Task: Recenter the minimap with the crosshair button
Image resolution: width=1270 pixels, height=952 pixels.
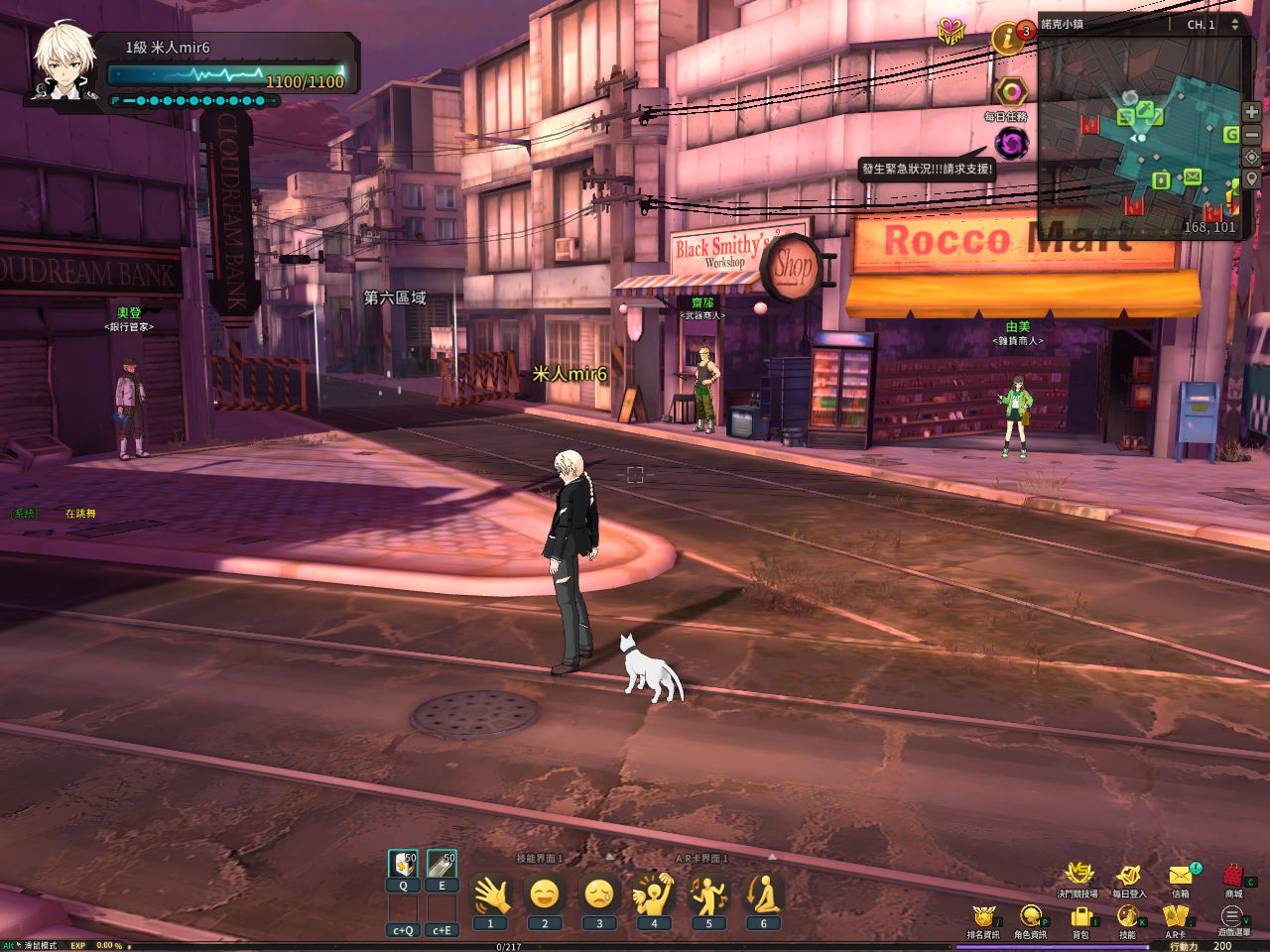Action: 1252,158
